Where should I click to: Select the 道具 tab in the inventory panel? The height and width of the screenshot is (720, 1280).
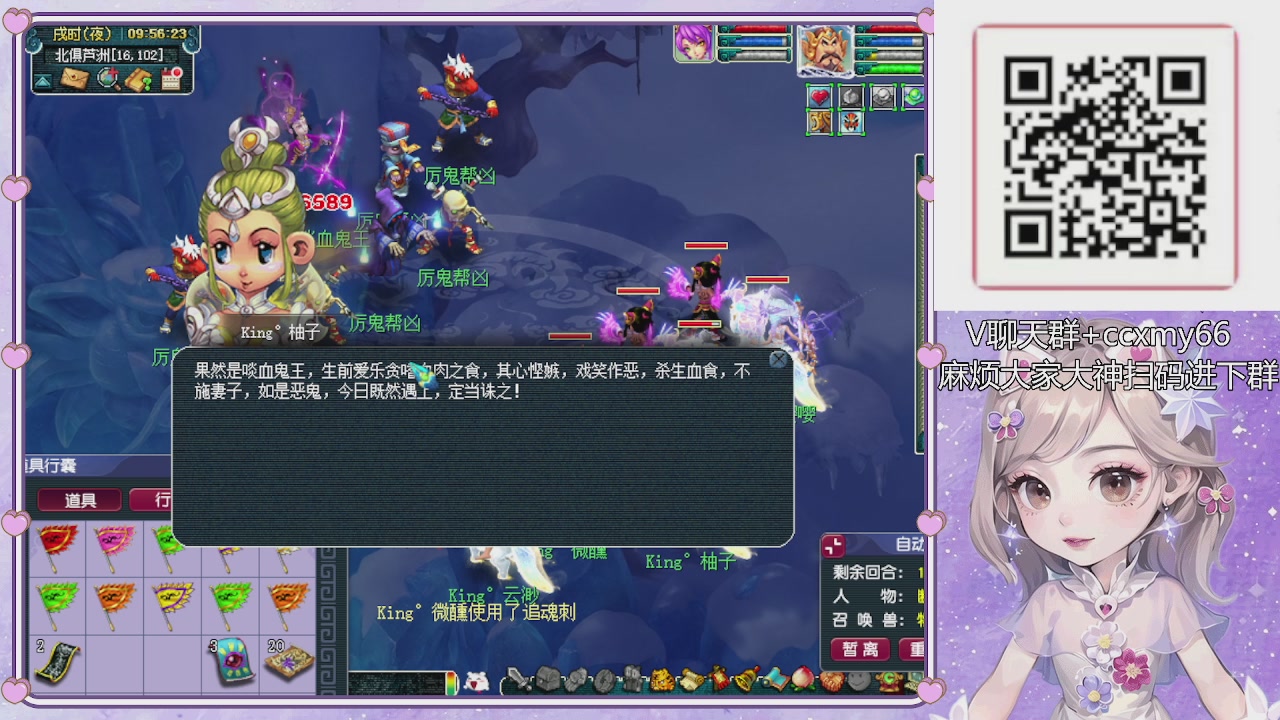tap(80, 500)
